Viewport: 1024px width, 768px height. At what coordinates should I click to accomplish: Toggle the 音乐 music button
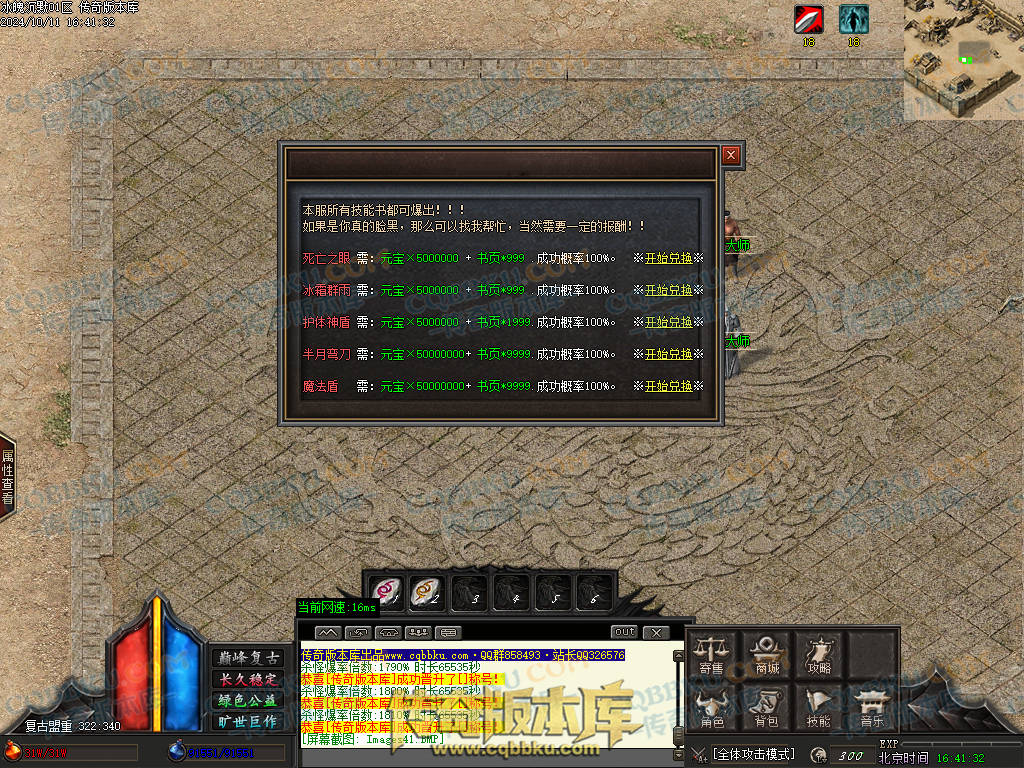tap(873, 707)
